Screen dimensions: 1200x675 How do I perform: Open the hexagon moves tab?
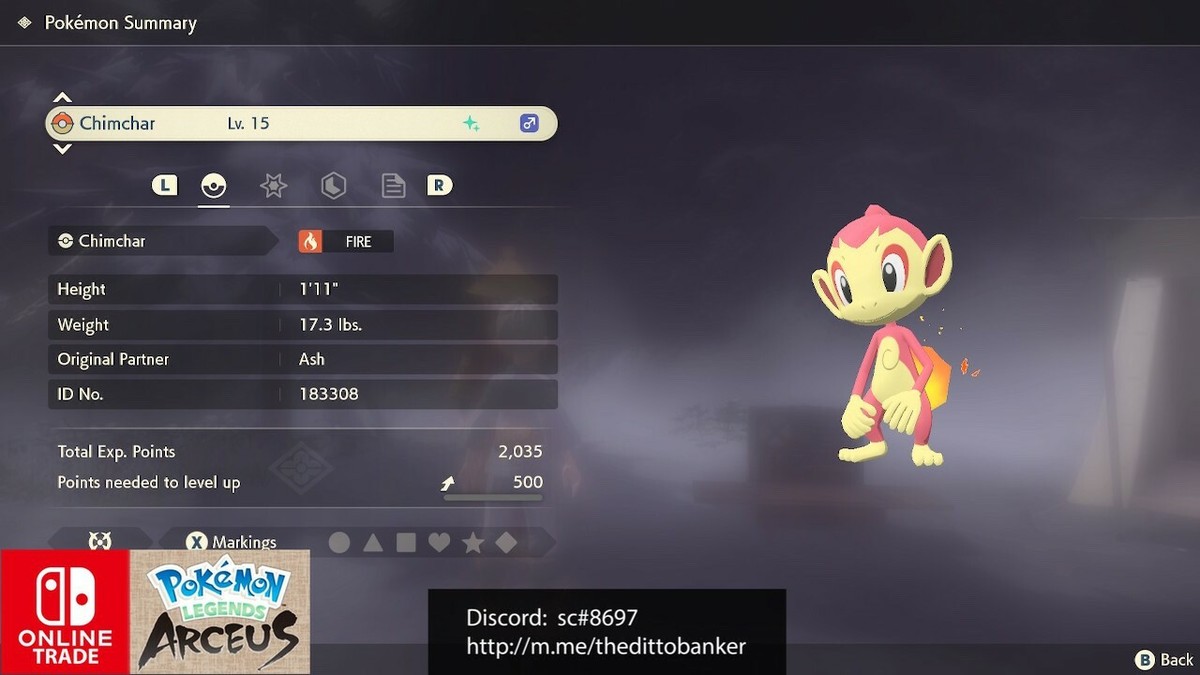click(333, 186)
